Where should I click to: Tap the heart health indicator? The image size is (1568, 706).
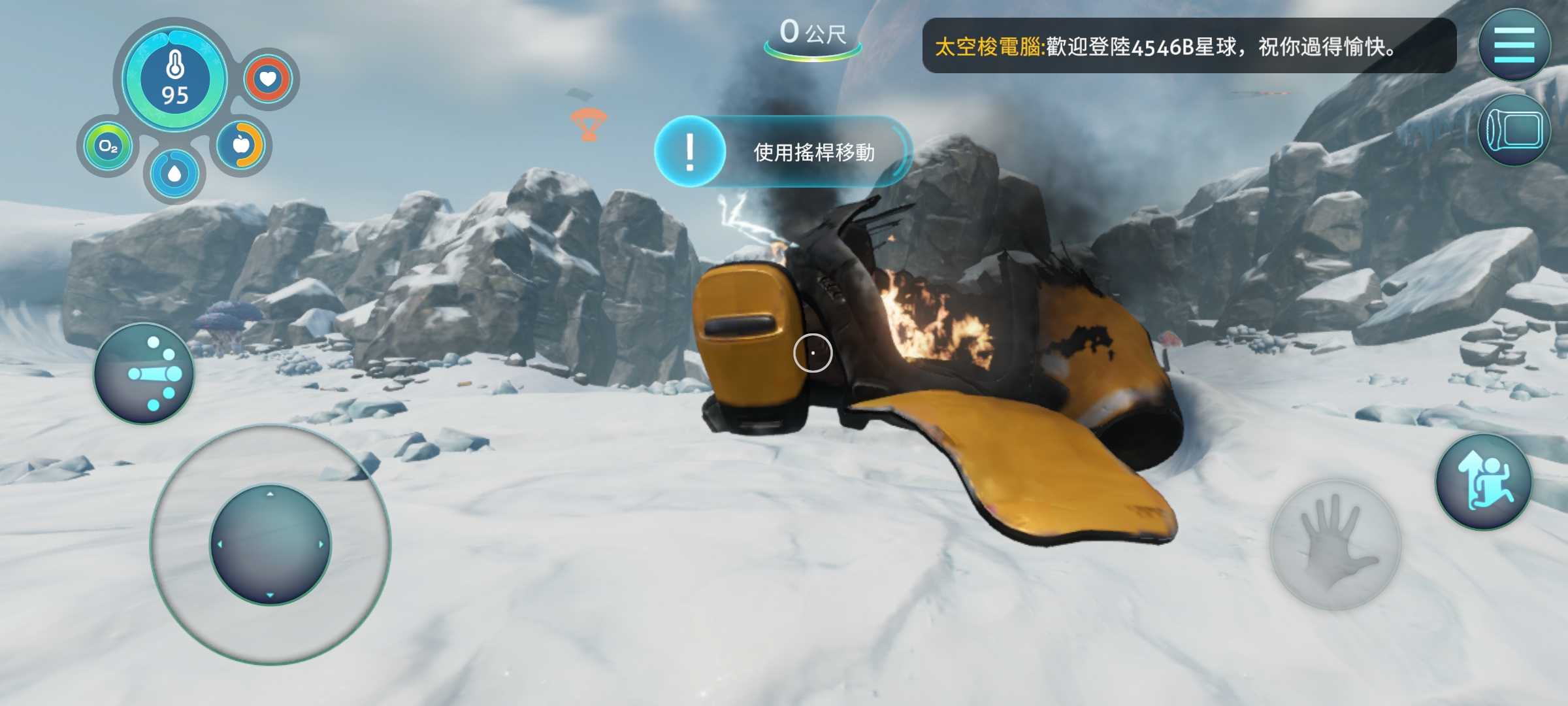[268, 79]
